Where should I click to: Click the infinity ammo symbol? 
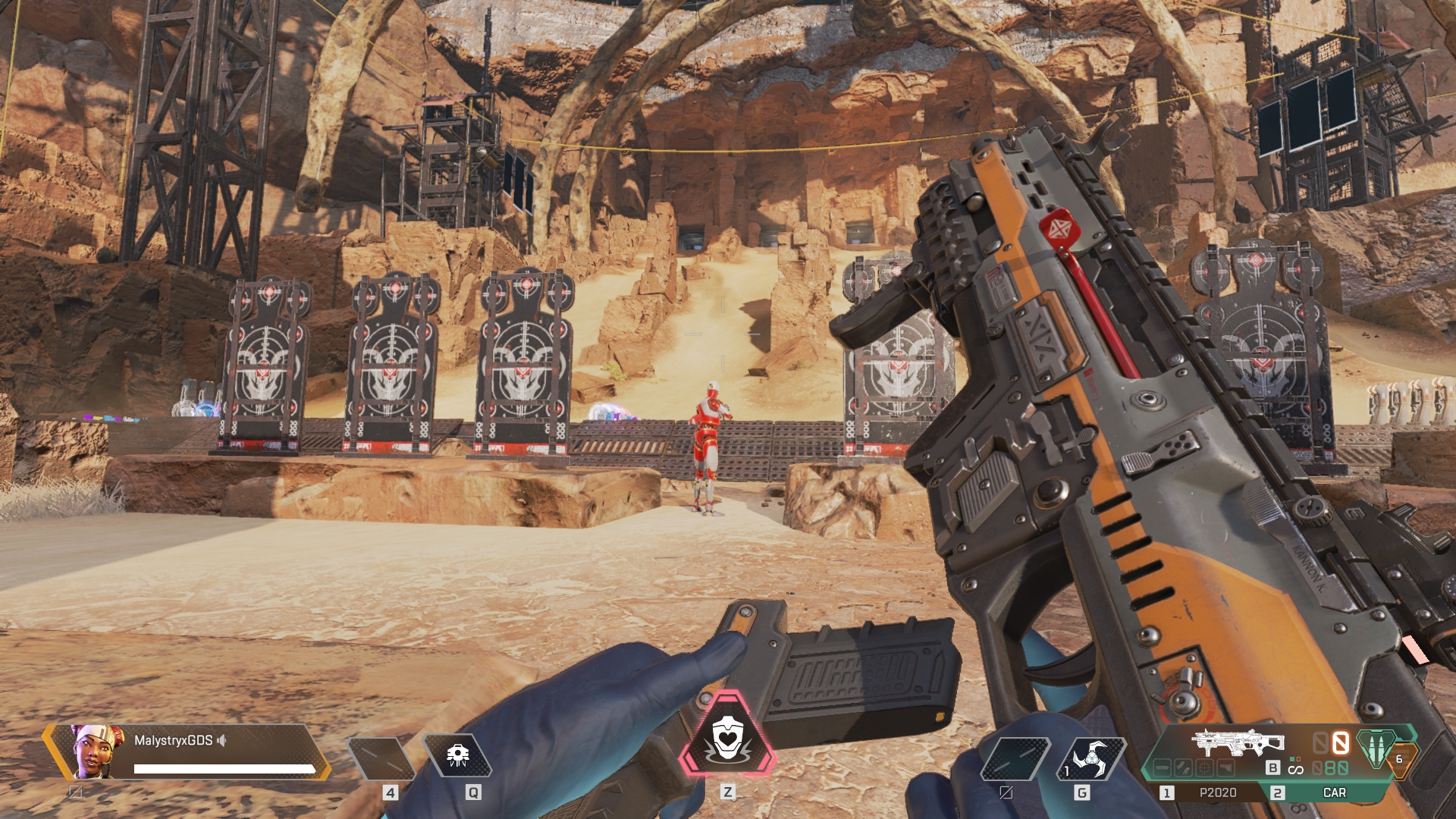tap(1295, 770)
